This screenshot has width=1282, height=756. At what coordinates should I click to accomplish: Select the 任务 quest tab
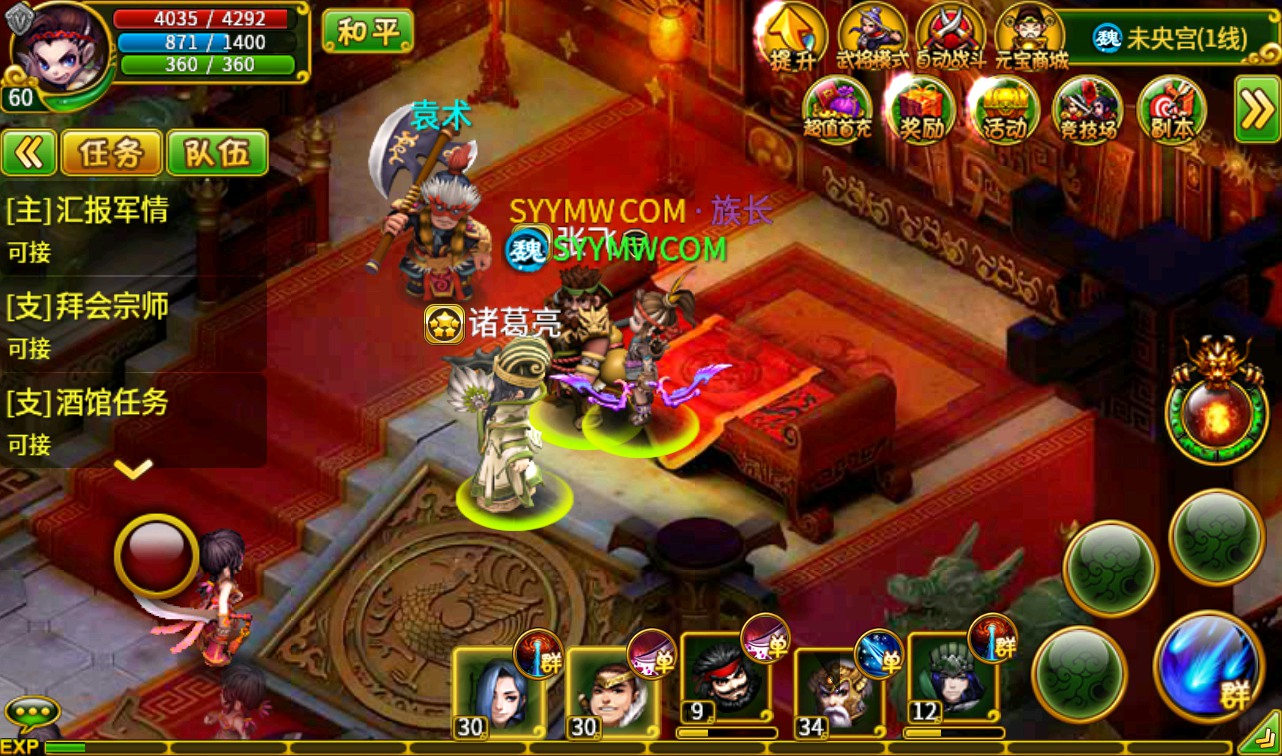click(x=110, y=153)
